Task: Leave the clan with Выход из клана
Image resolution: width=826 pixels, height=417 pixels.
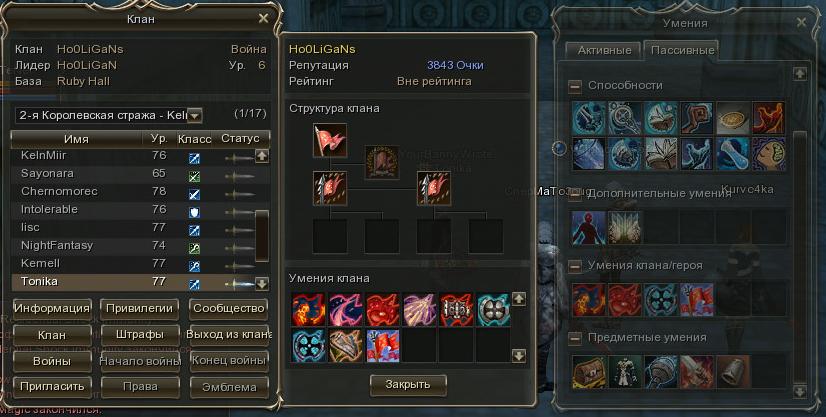Action: [228, 334]
